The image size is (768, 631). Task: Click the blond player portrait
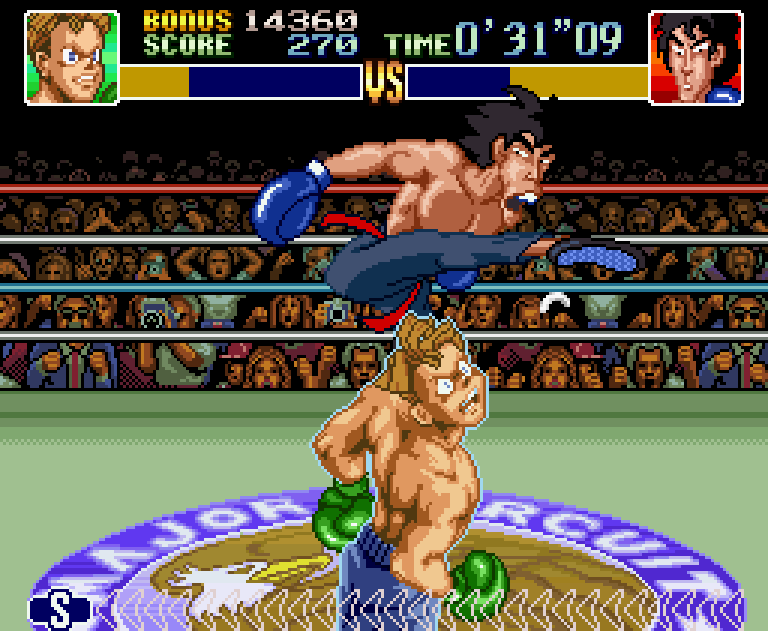point(70,56)
